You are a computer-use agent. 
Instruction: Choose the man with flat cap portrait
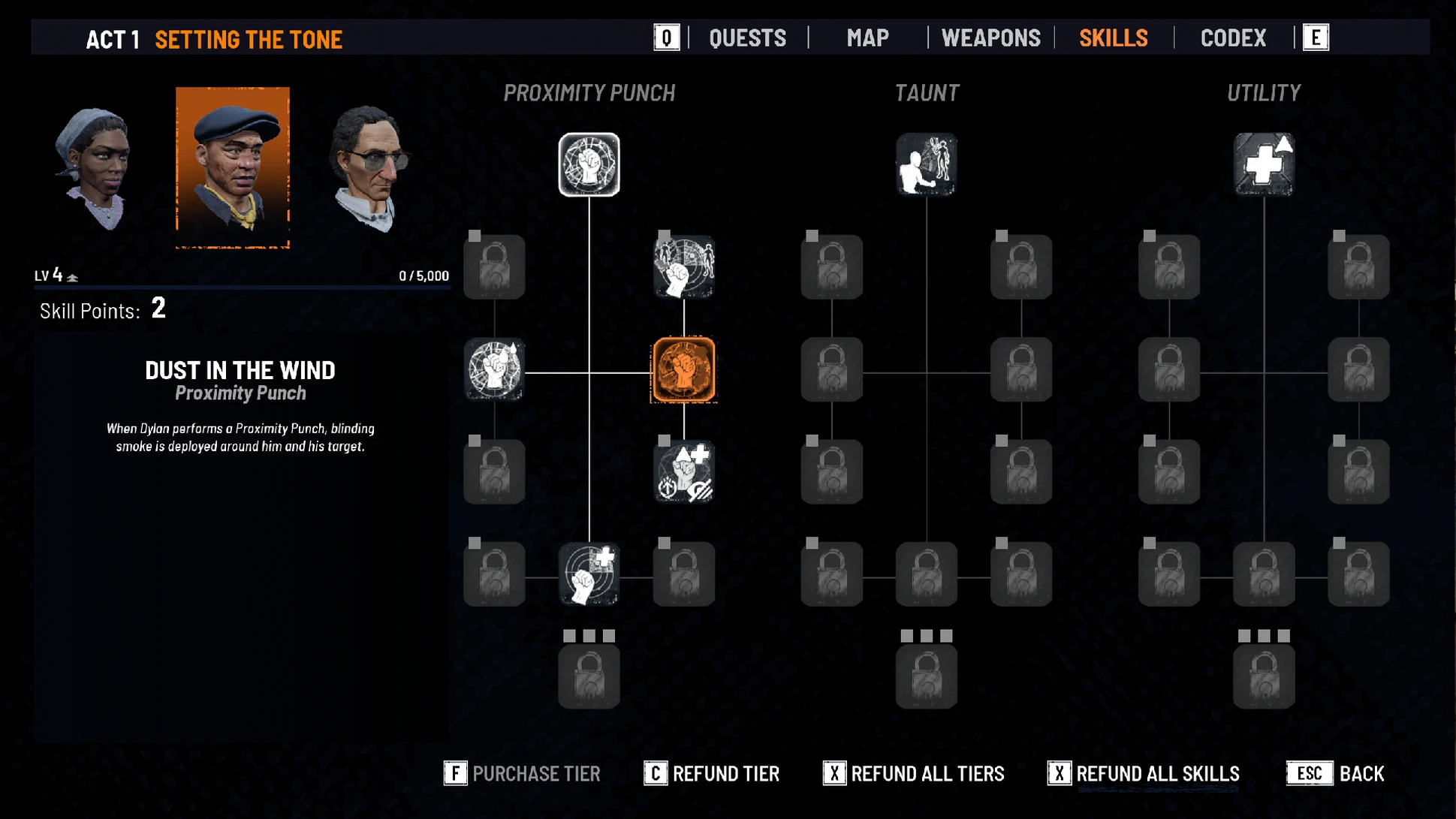click(x=233, y=167)
